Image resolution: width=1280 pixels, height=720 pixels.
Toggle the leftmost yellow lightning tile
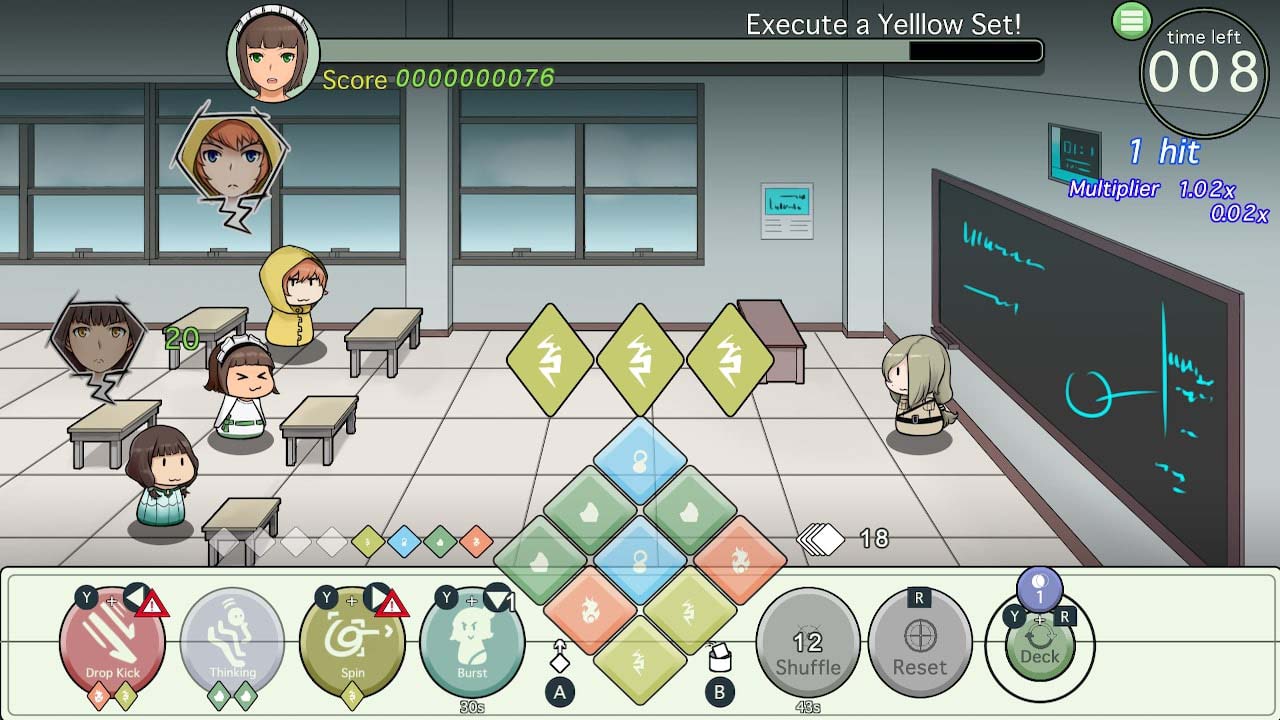pos(548,360)
